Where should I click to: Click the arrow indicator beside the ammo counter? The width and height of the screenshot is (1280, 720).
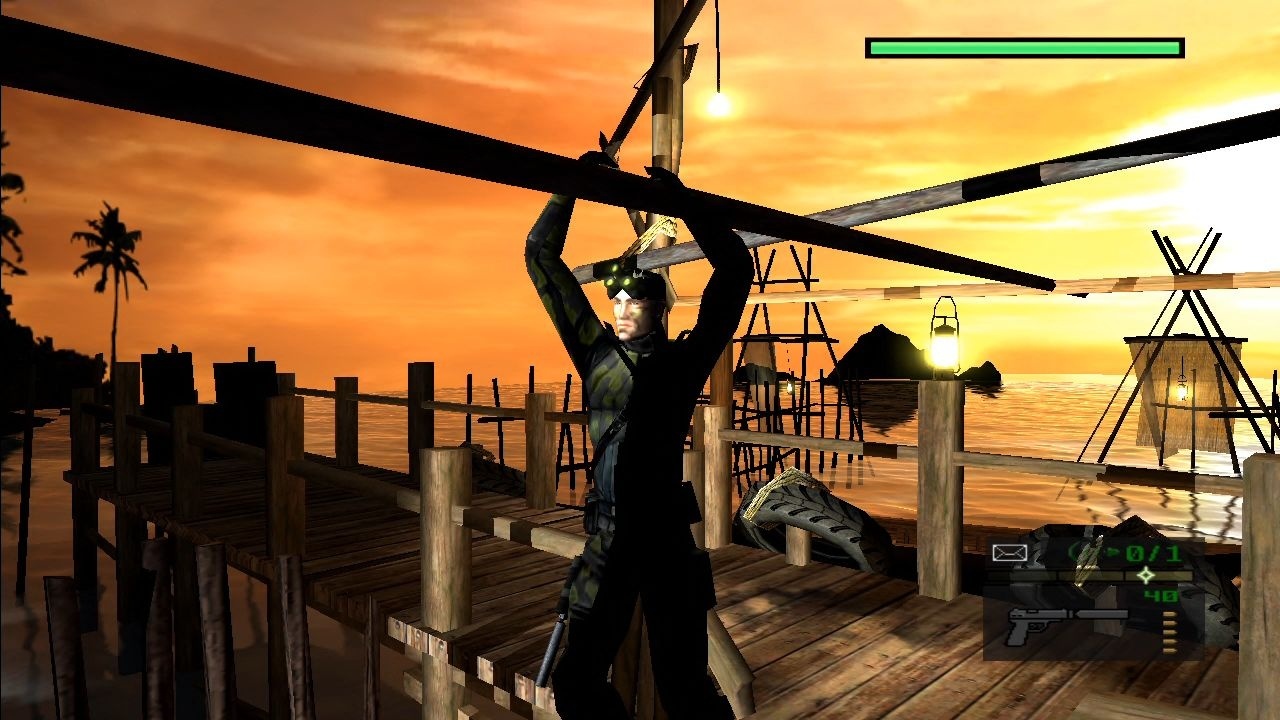1115,552
